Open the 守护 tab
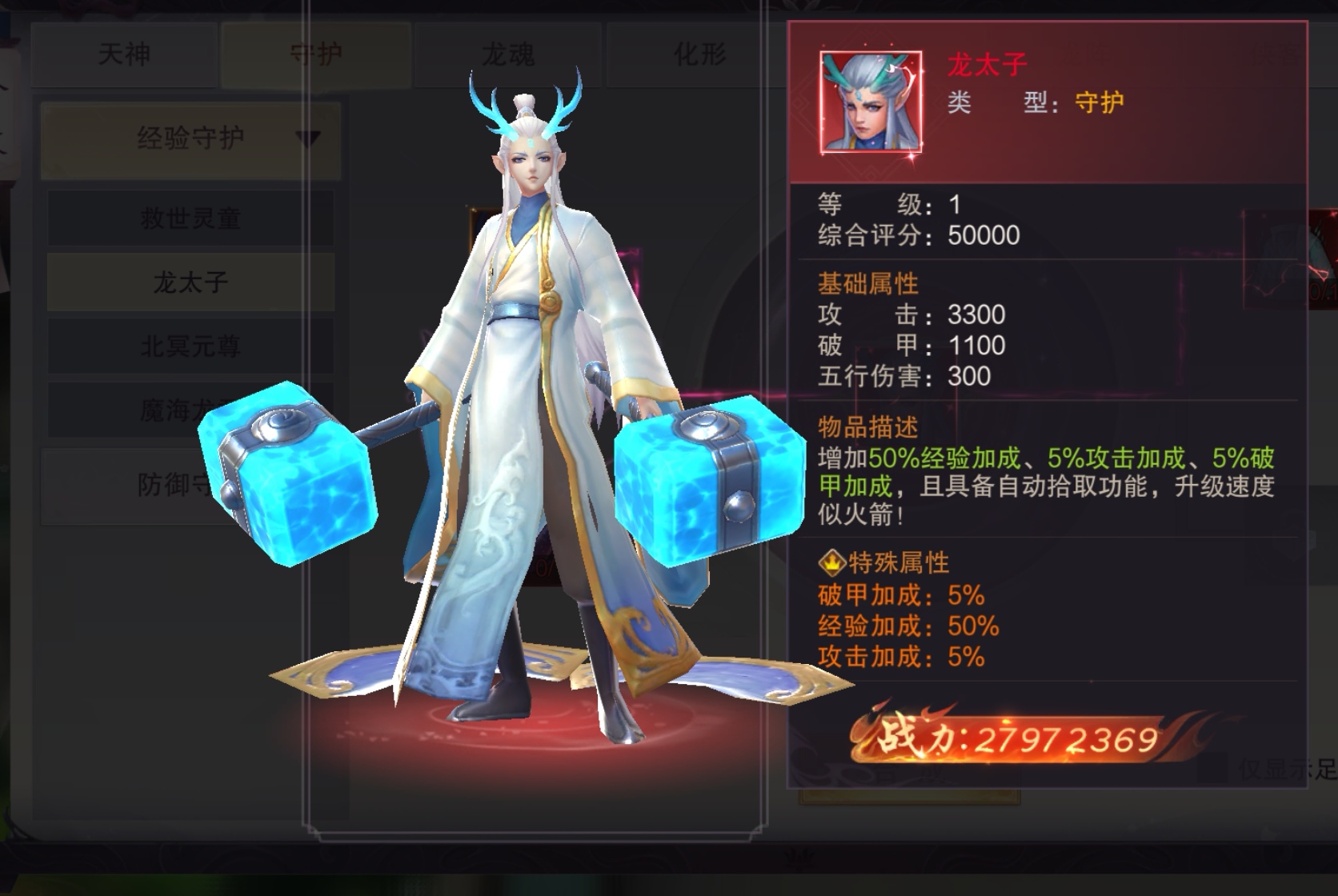 click(316, 54)
